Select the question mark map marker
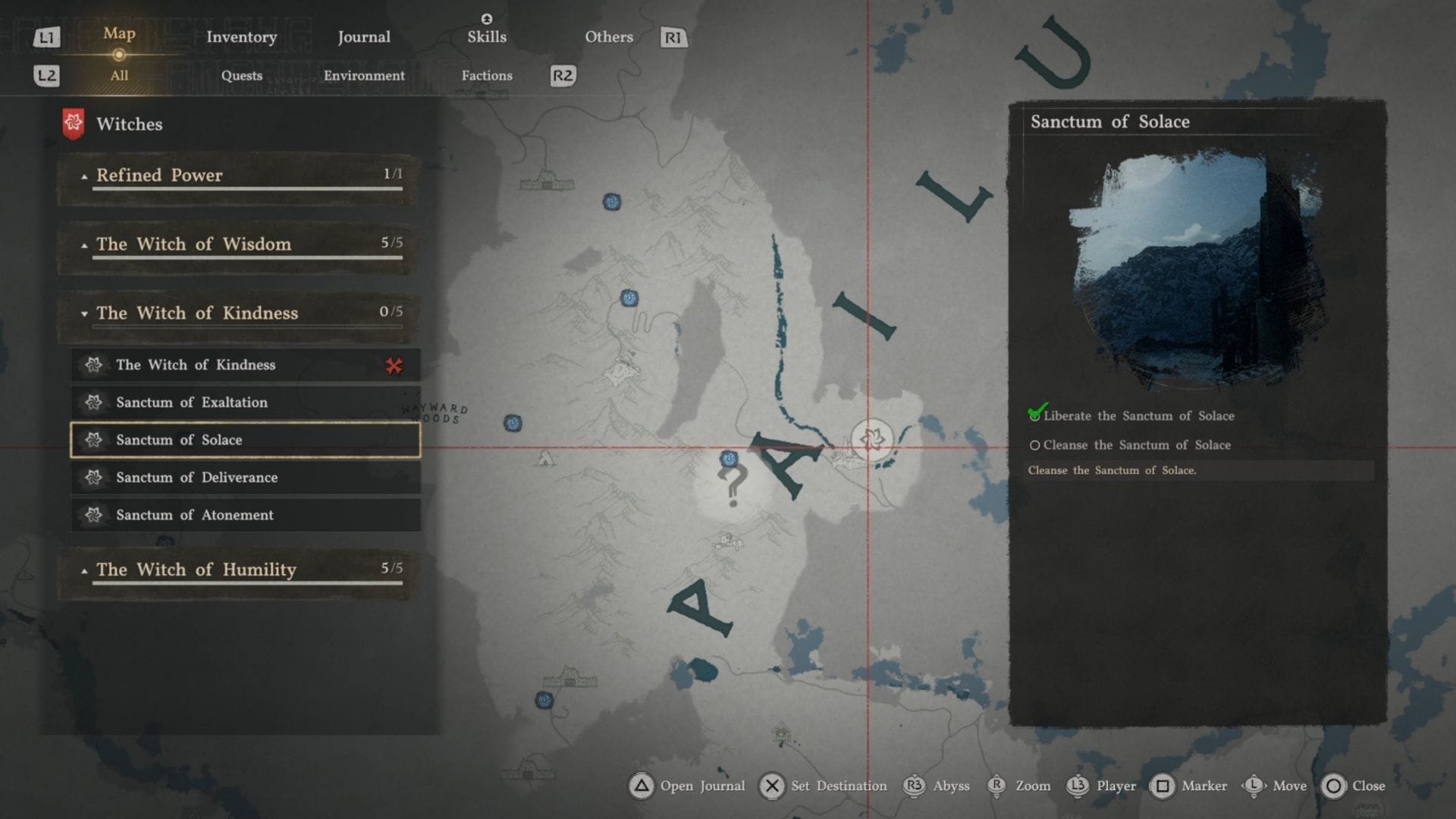The height and width of the screenshot is (819, 1456). [733, 485]
